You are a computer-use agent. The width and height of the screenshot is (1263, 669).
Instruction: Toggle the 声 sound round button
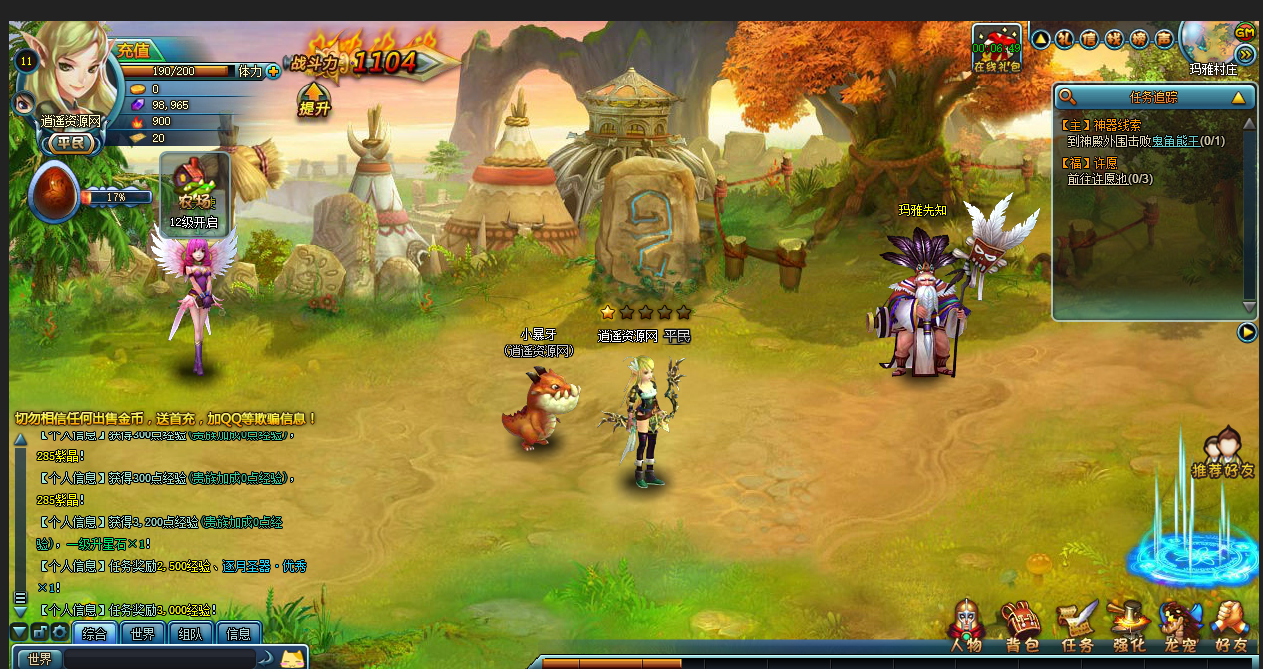tap(1164, 39)
